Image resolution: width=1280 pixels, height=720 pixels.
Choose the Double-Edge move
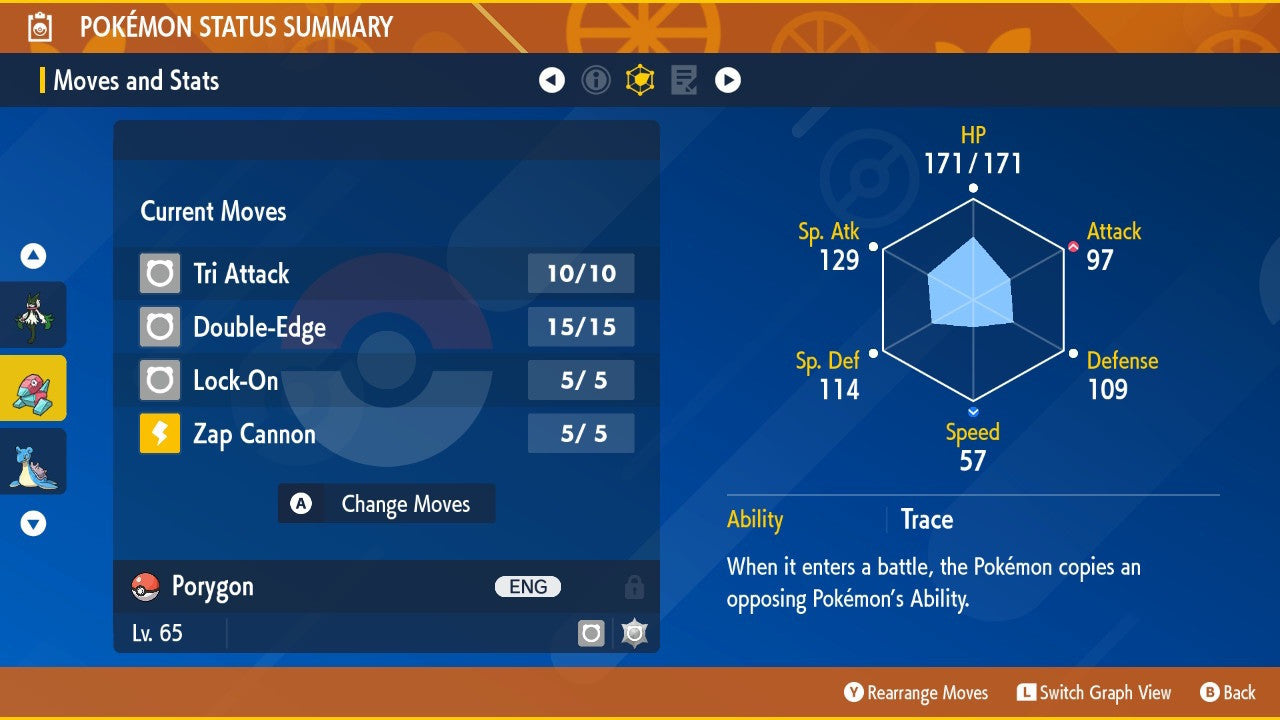386,327
